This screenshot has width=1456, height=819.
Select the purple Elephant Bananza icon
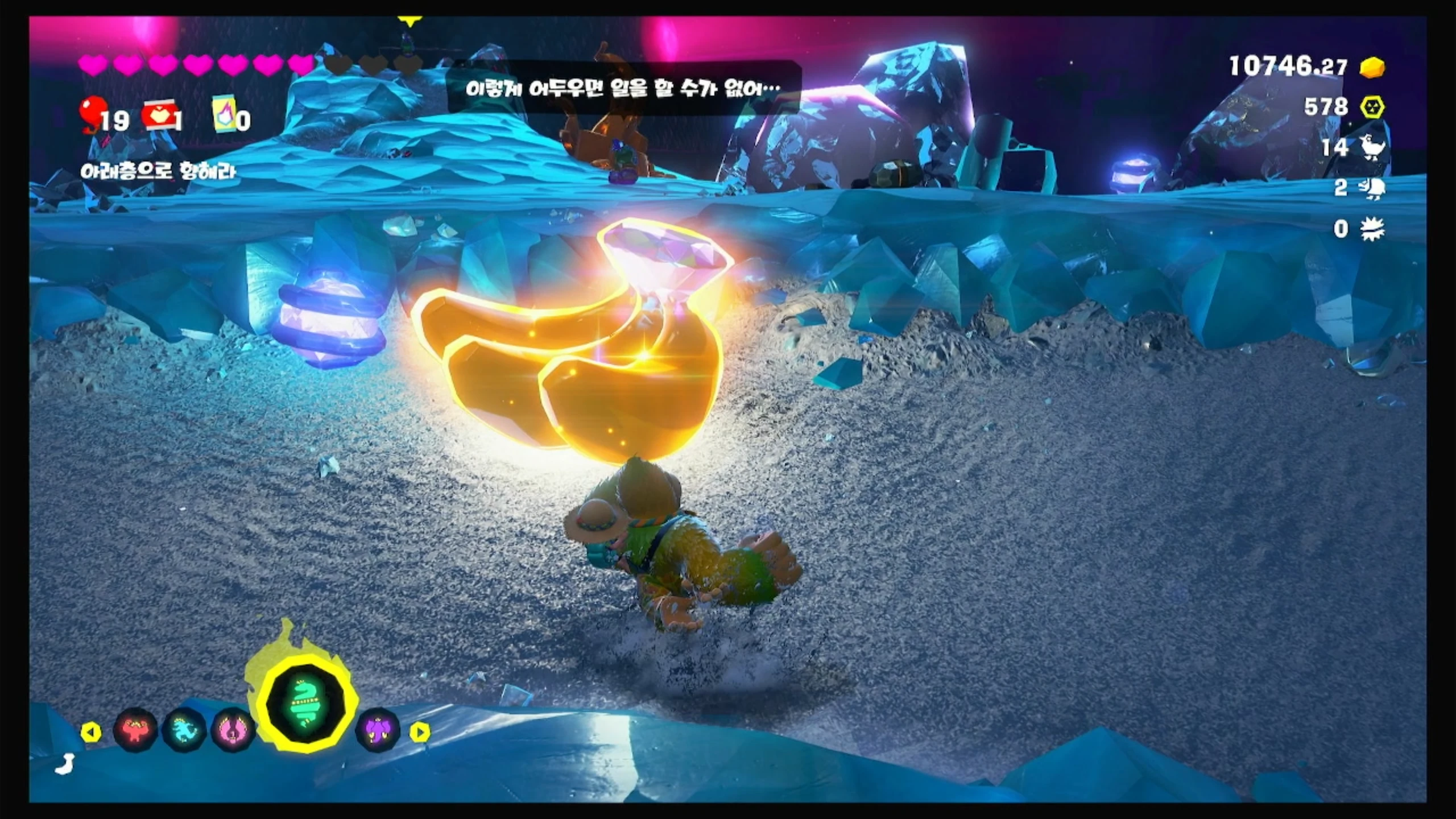coord(378,729)
